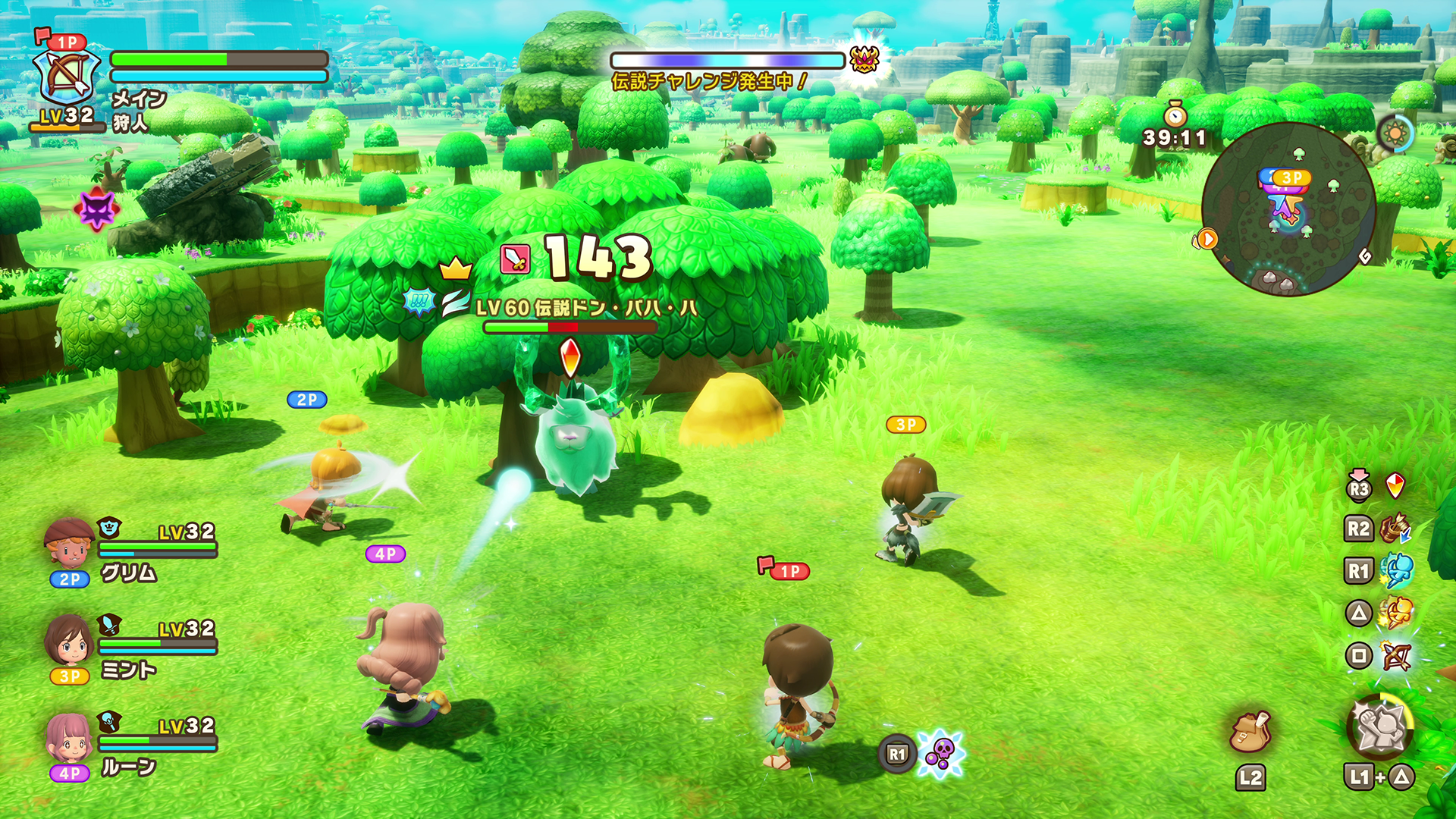Activate the grey fist special gauge icon
The width and height of the screenshot is (1456, 819).
pyautogui.click(x=1379, y=726)
